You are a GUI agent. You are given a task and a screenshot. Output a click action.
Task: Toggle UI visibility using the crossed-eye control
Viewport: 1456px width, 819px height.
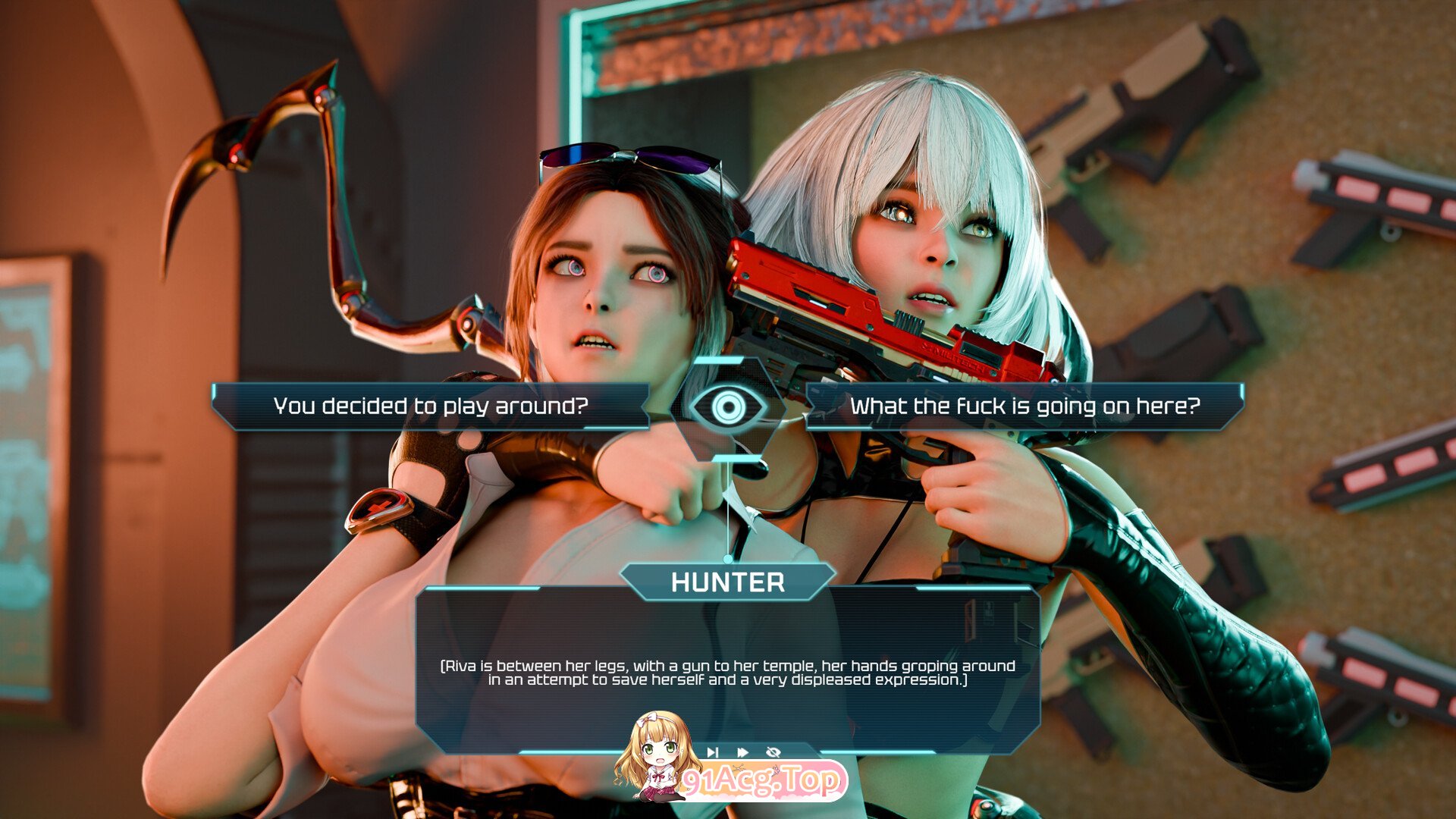pyautogui.click(x=772, y=752)
